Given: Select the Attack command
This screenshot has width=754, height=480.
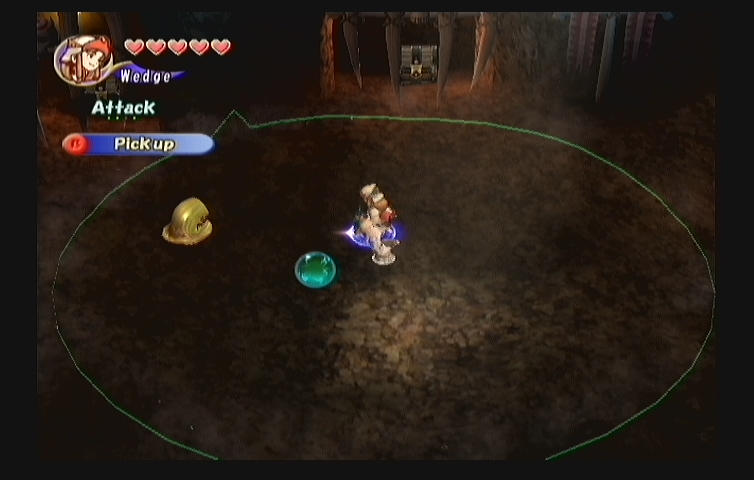Looking at the screenshot, I should pos(123,108).
